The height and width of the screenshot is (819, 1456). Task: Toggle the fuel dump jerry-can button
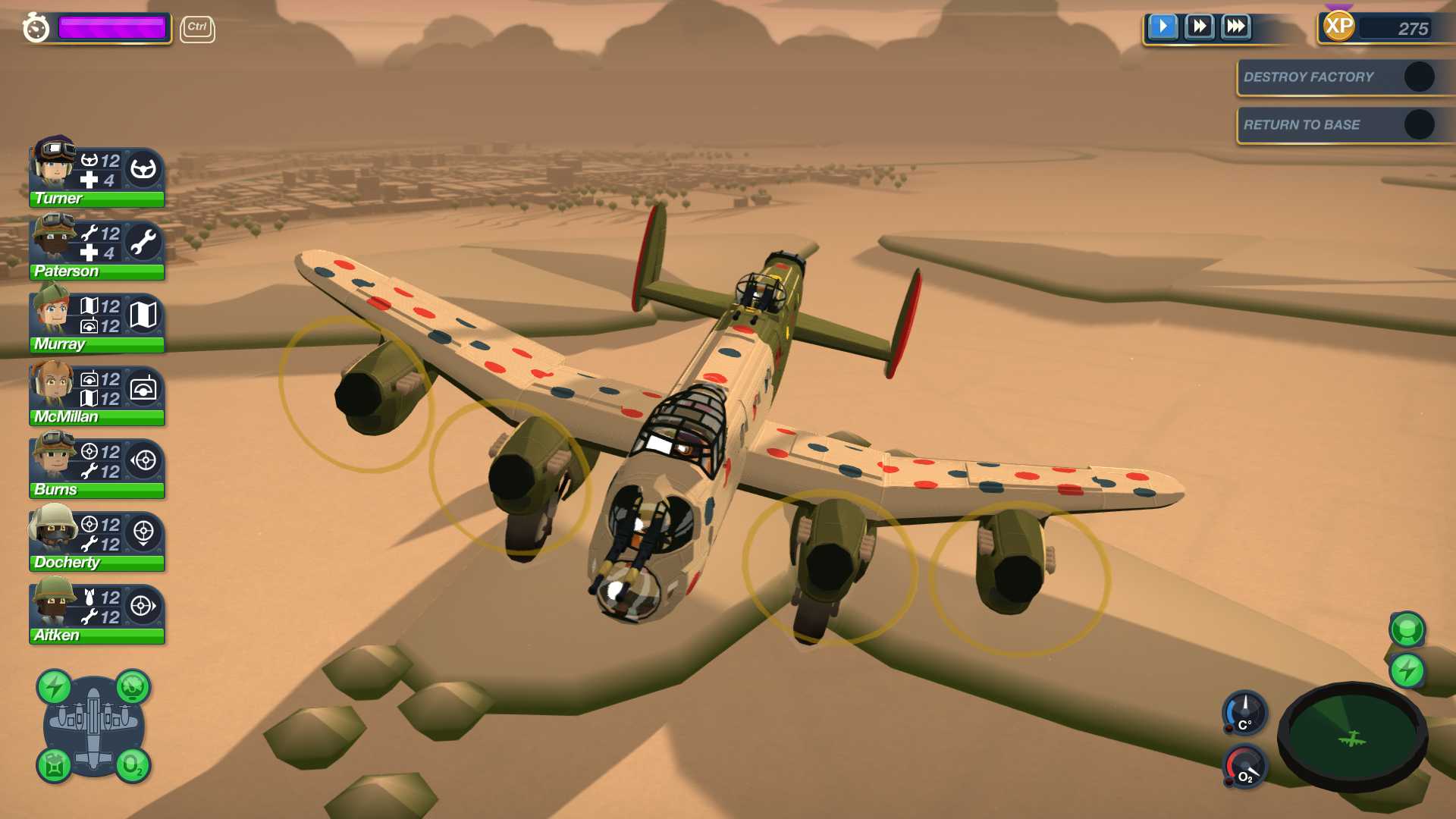point(53,767)
